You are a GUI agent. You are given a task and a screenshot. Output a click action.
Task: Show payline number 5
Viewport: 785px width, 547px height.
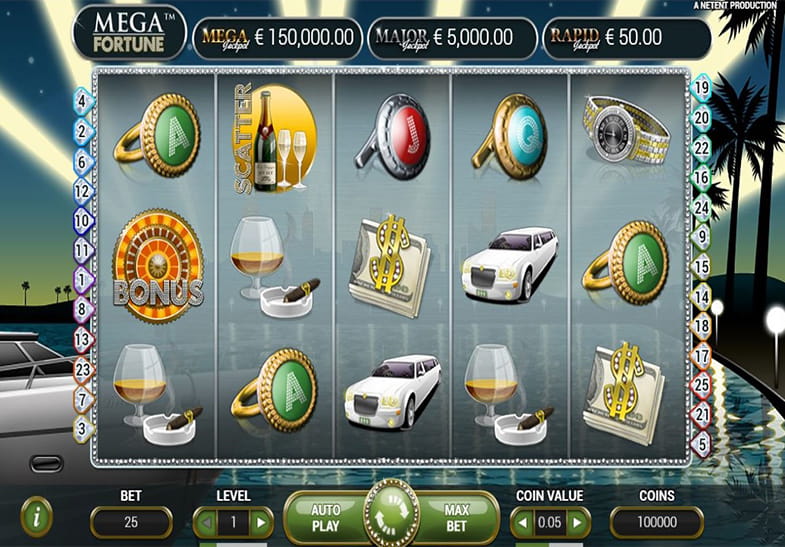(701, 442)
